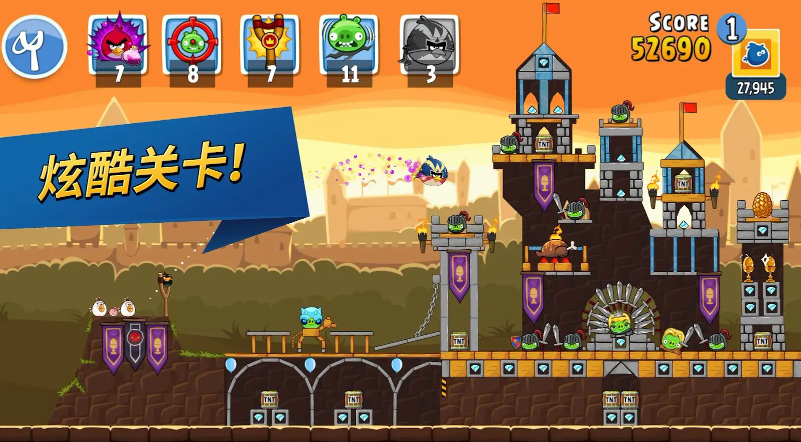Activate the purple Power Potion power-up
The width and height of the screenshot is (801, 442).
pyautogui.click(x=118, y=44)
